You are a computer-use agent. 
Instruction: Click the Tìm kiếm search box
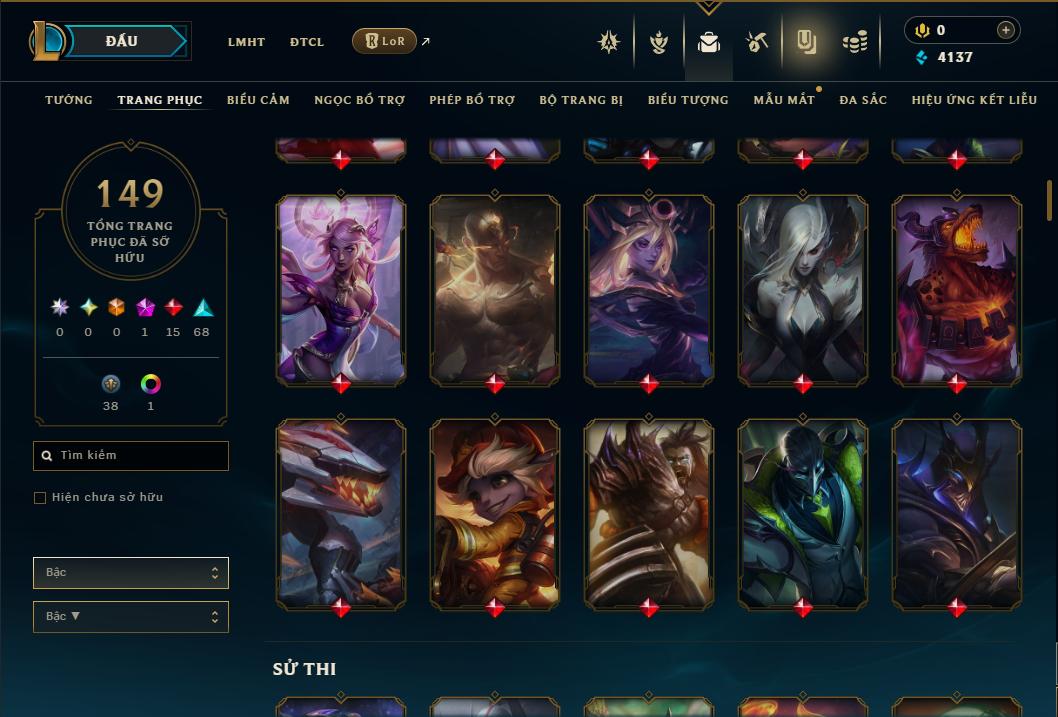pyautogui.click(x=131, y=456)
